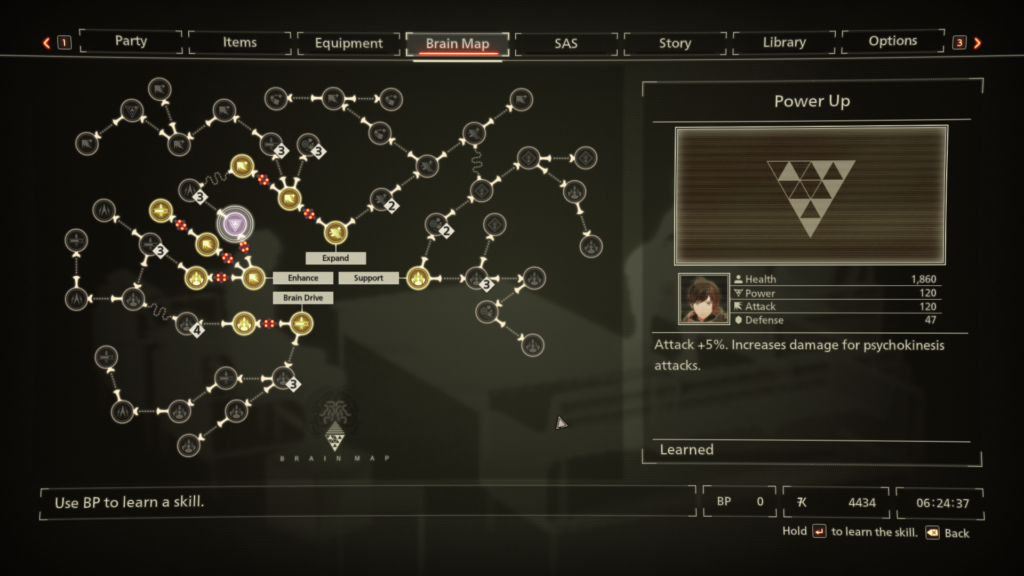Click the character portrait in skill panel
1024x576 pixels.
click(704, 299)
